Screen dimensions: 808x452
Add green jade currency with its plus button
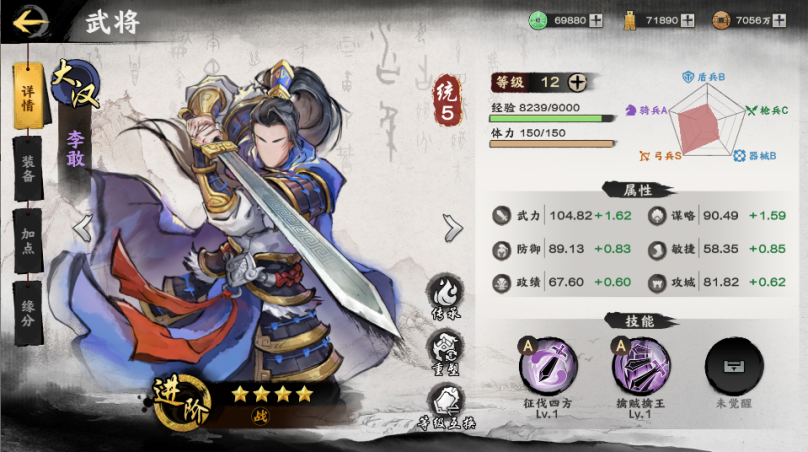pos(596,20)
